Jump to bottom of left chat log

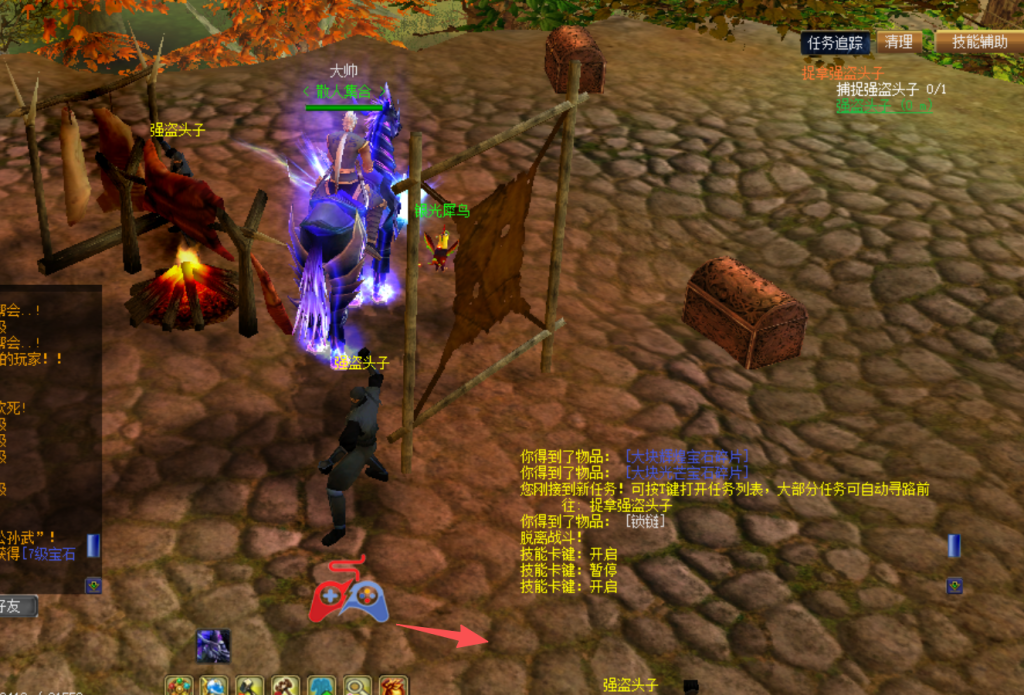[x=93, y=585]
